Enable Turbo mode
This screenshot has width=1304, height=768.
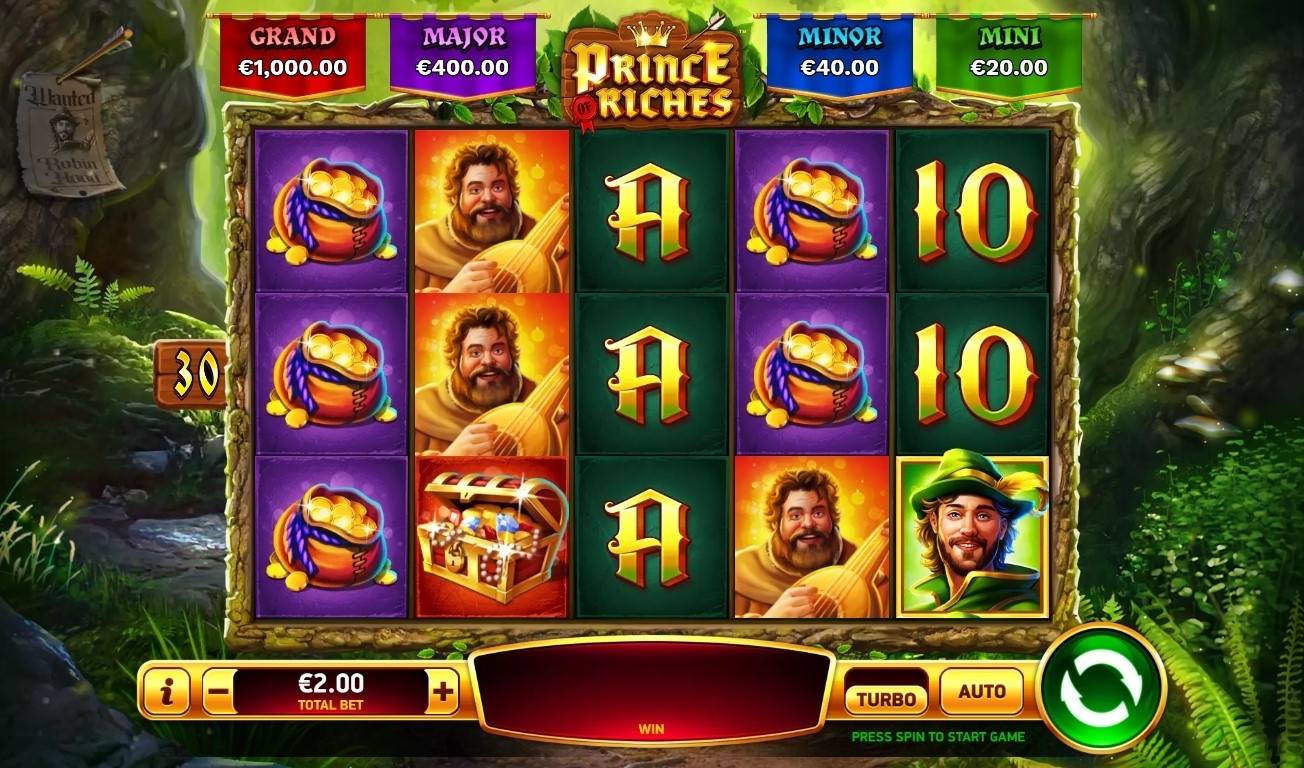point(884,690)
